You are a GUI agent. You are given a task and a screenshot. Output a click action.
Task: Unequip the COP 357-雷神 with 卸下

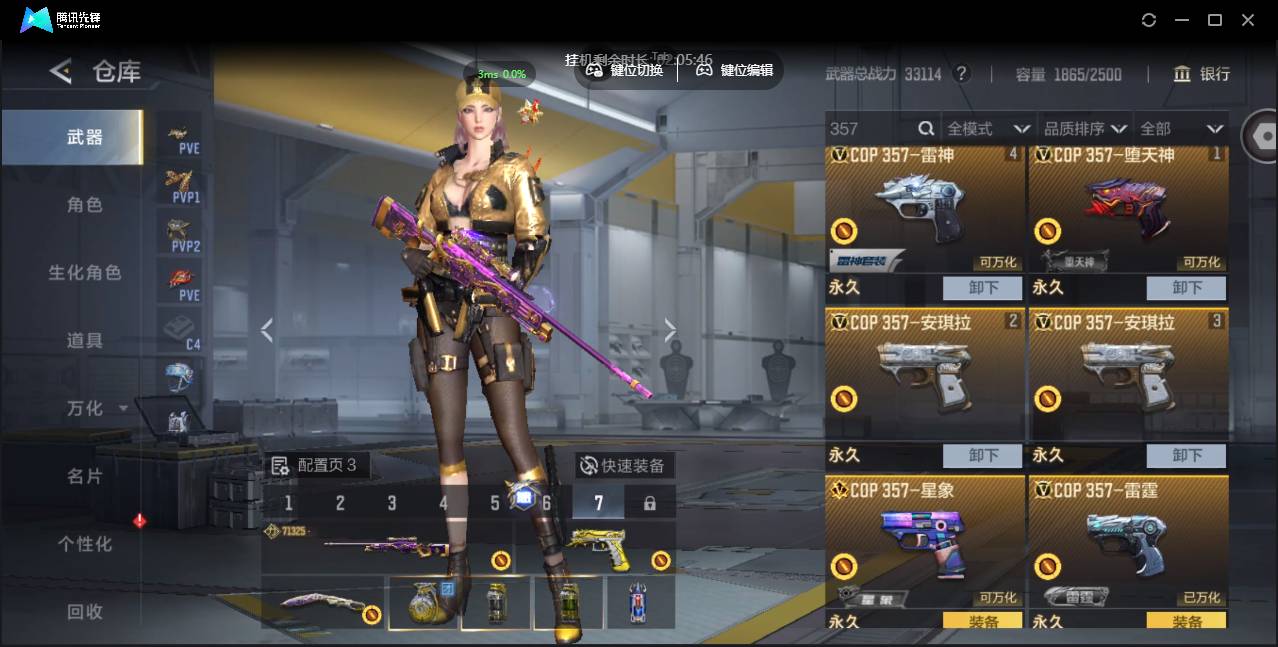[982, 288]
